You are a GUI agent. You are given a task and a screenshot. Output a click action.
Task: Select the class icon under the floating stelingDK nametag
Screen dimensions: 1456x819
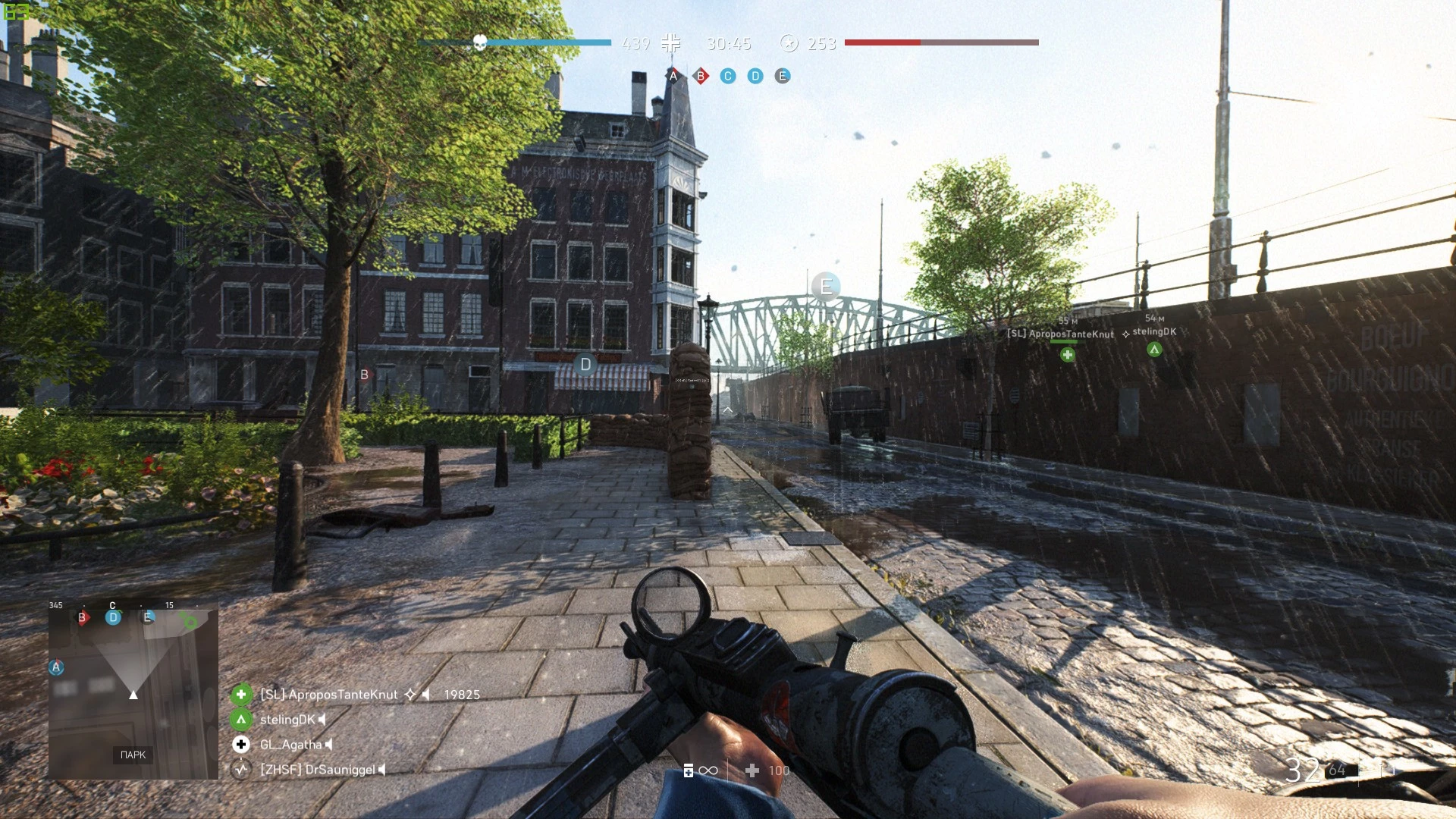(1154, 350)
